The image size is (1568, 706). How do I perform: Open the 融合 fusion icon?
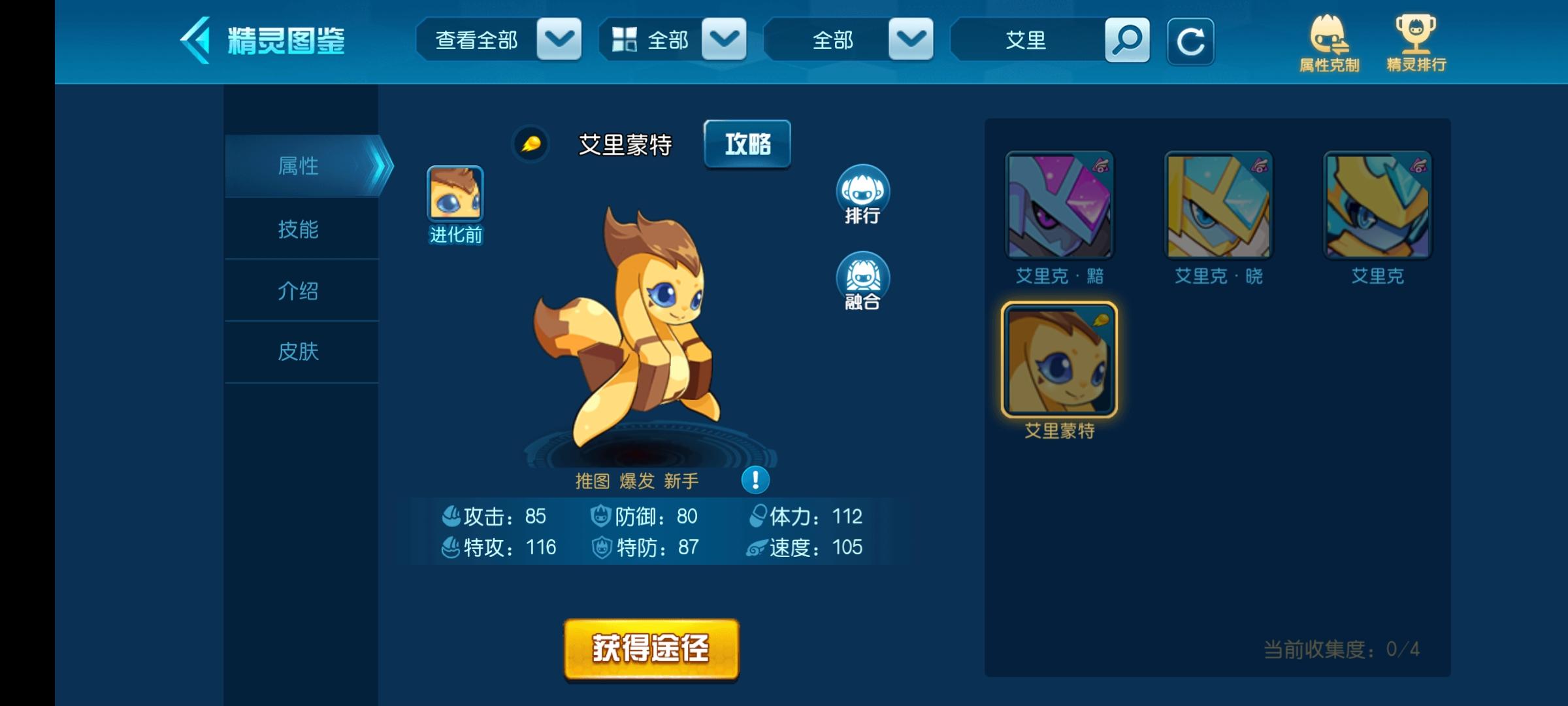(x=864, y=279)
